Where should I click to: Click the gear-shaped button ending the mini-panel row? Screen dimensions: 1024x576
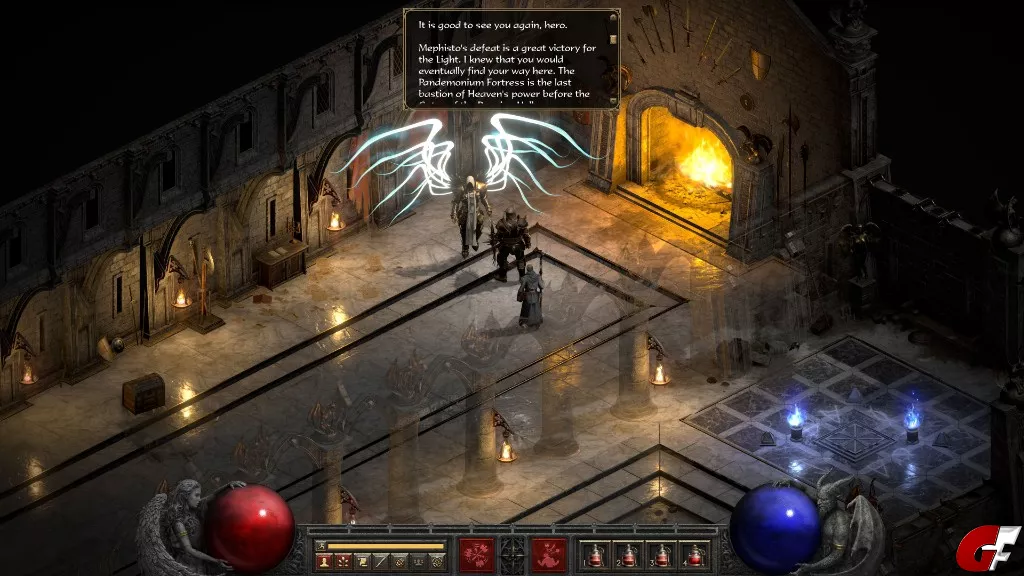437,562
